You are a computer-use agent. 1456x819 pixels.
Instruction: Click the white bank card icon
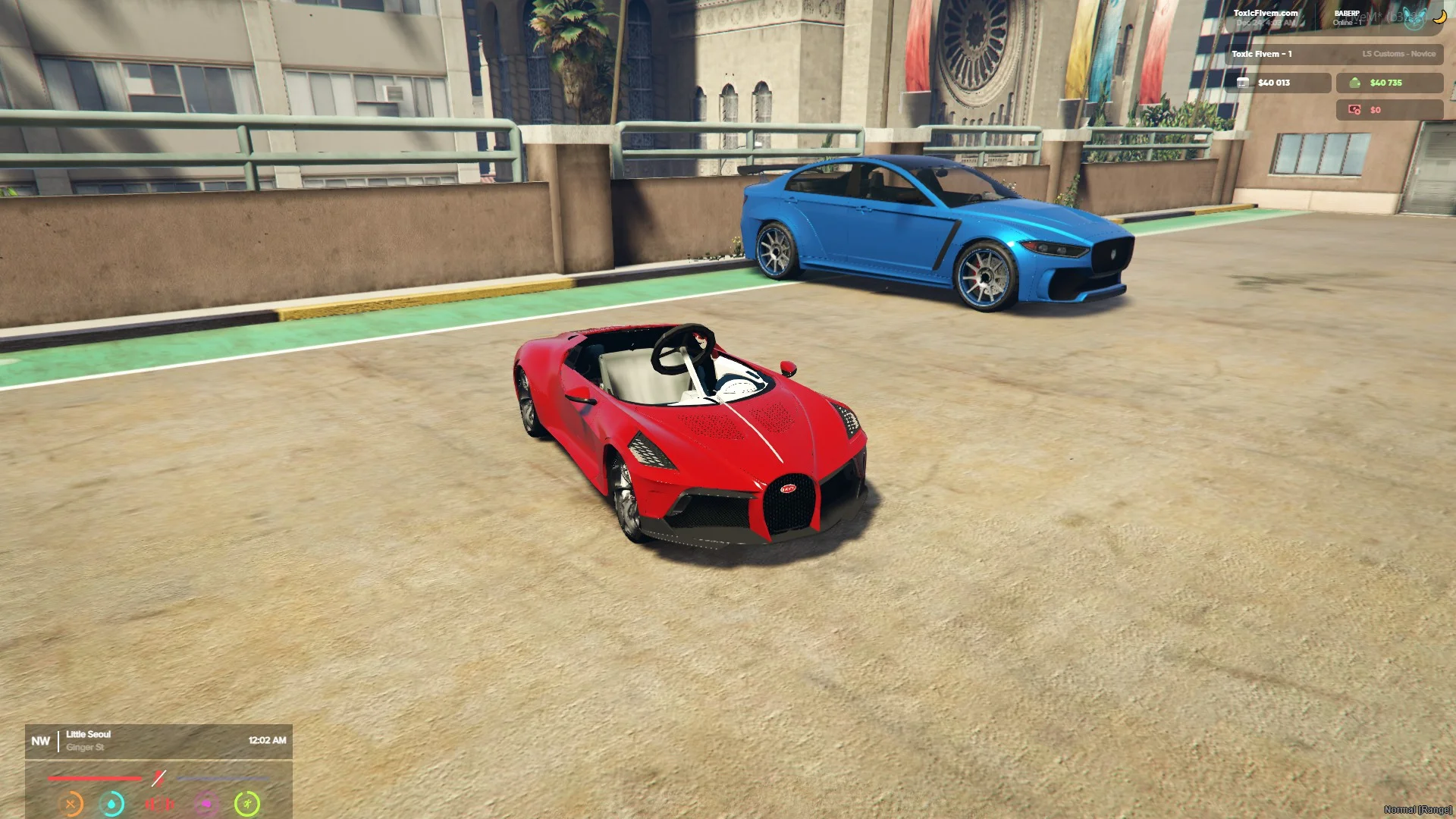click(1243, 83)
